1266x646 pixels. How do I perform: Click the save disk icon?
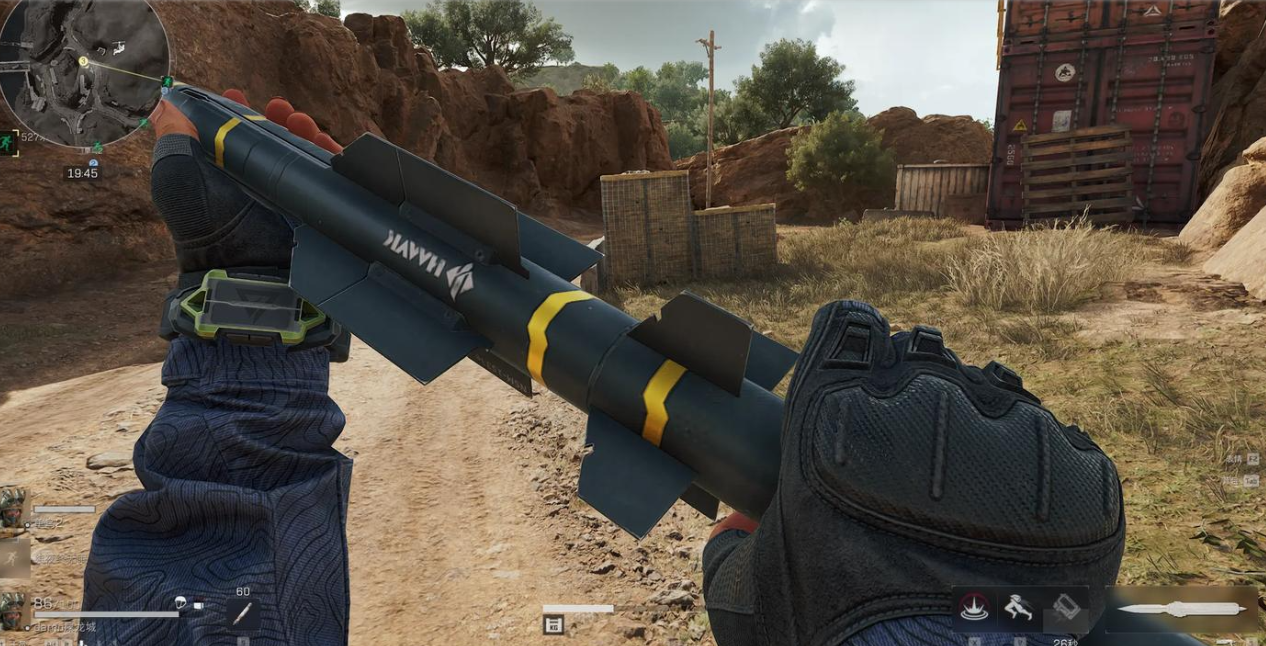point(553,626)
